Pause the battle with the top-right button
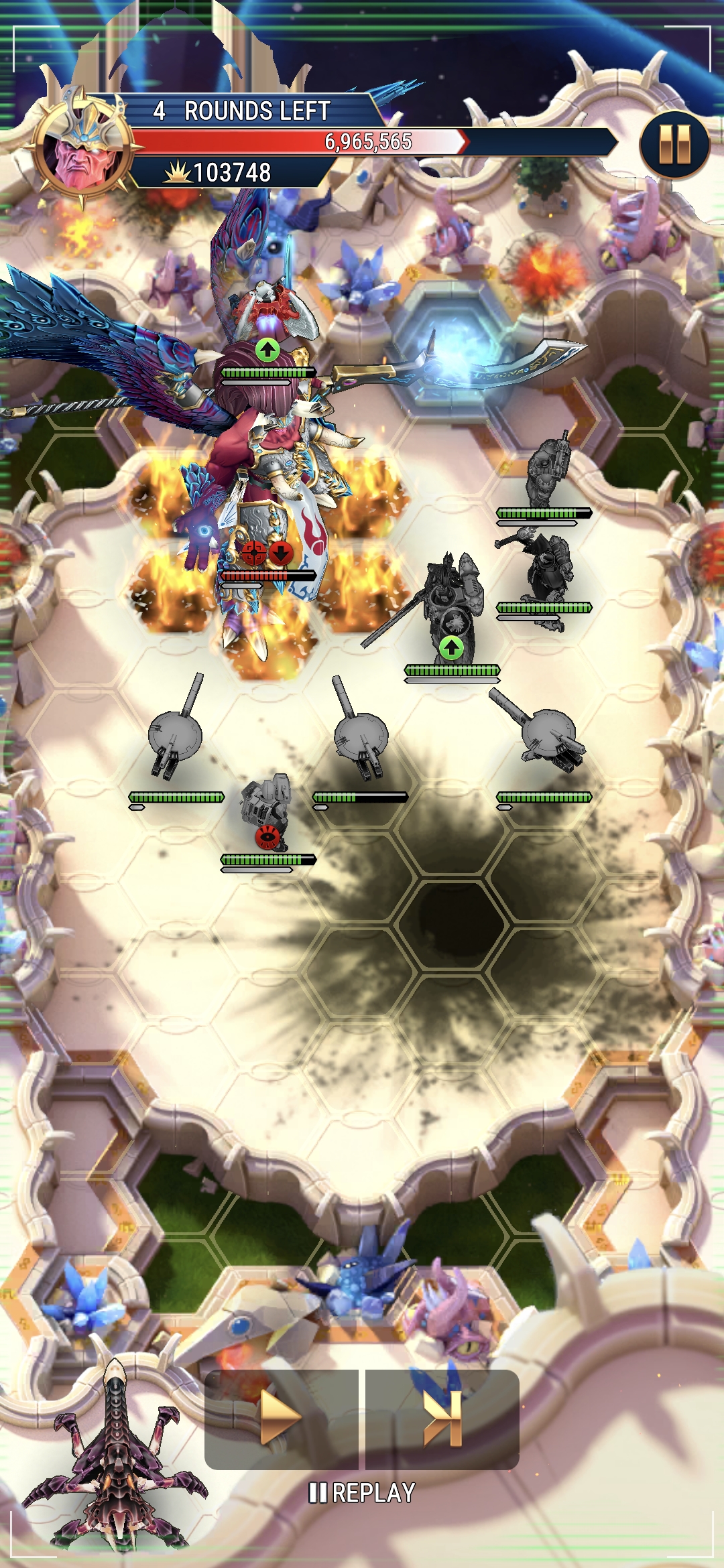Screen dimensions: 724x1568 [674, 145]
